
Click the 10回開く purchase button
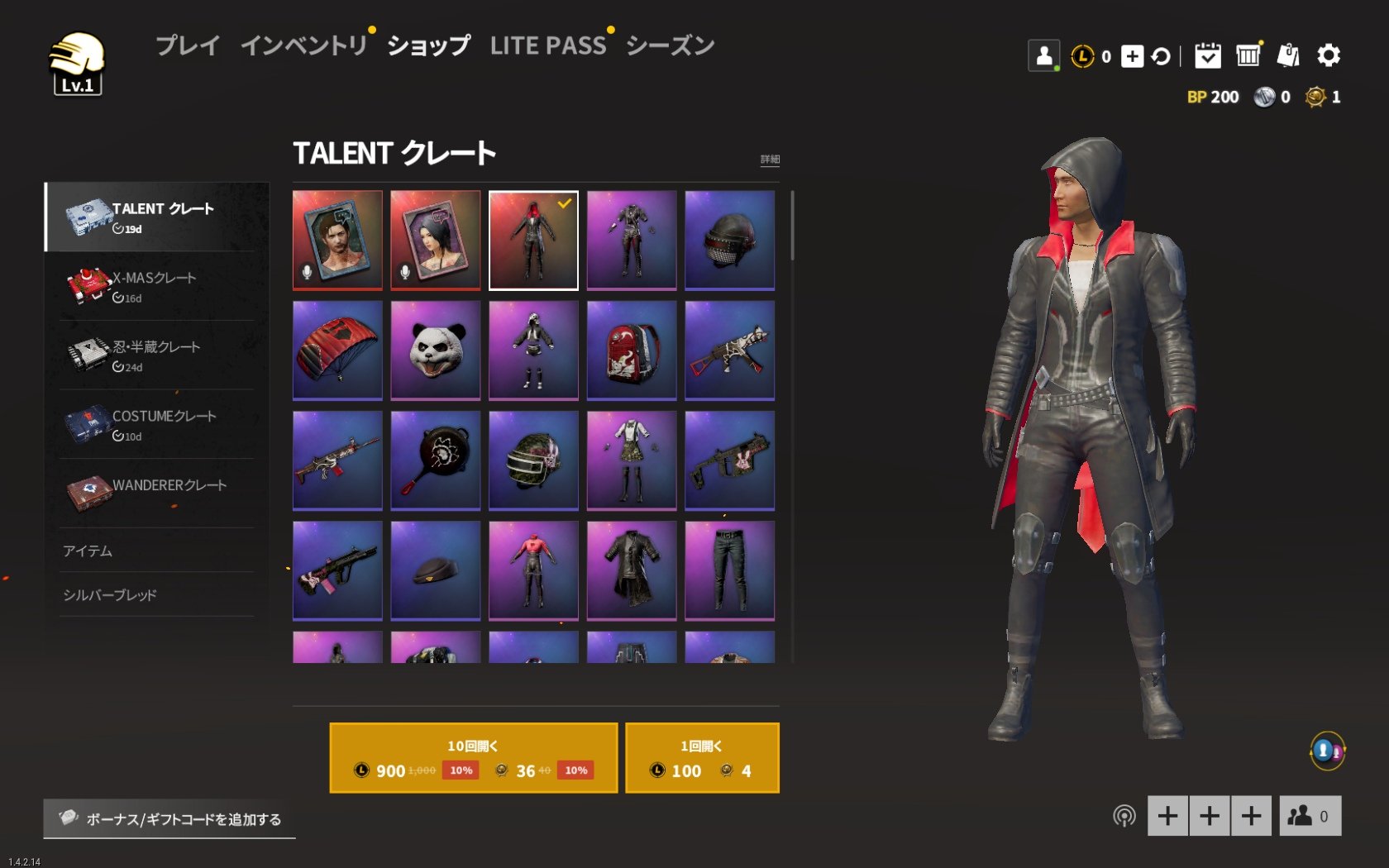[x=473, y=756]
